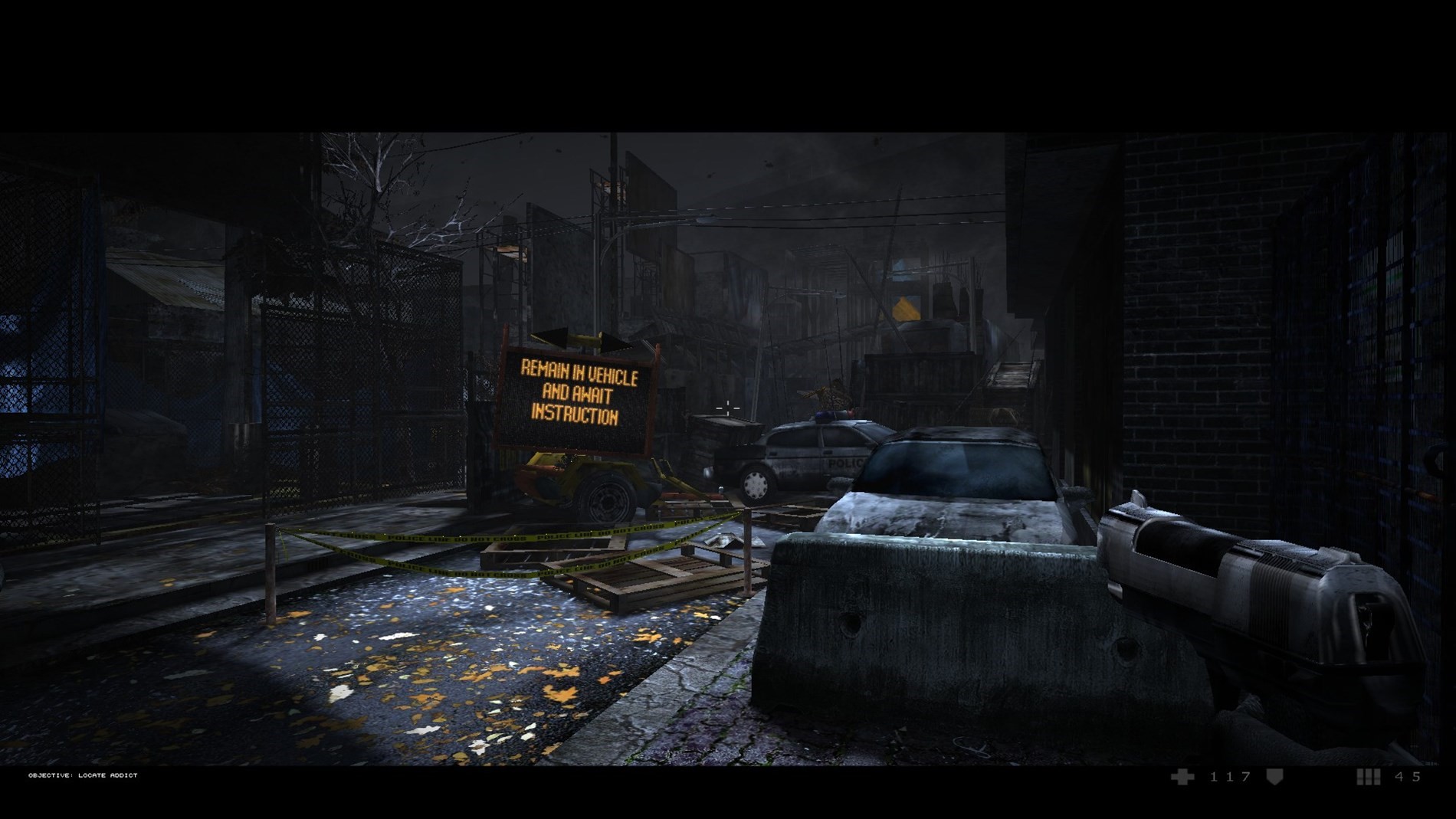Click the police car's front wheel
Viewport: 1456px width, 819px height.
[x=754, y=483]
